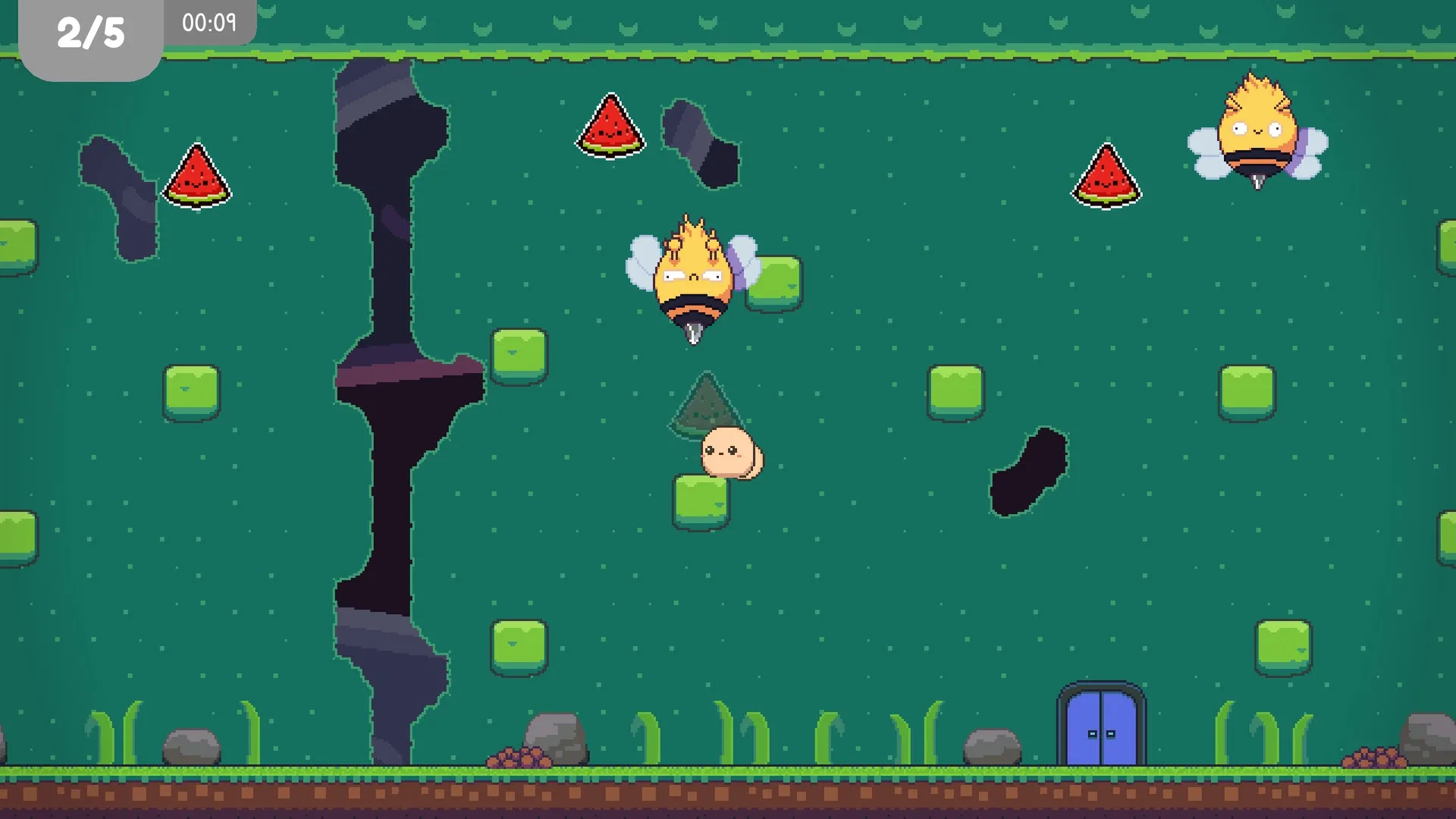This screenshot has width=1456, height=819.
Task: Select the bee in the top right corner
Action: (x=1255, y=133)
